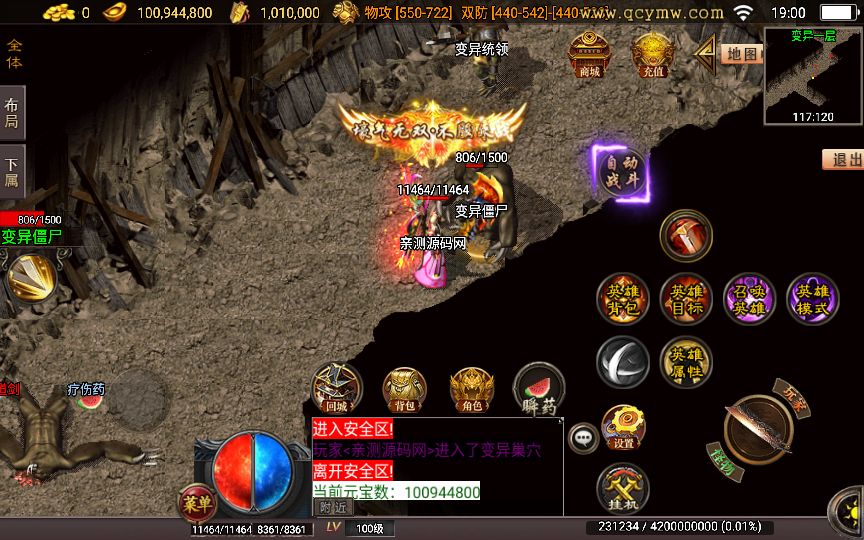
Task: Open the 英雄属性 hero attributes
Action: coord(686,362)
